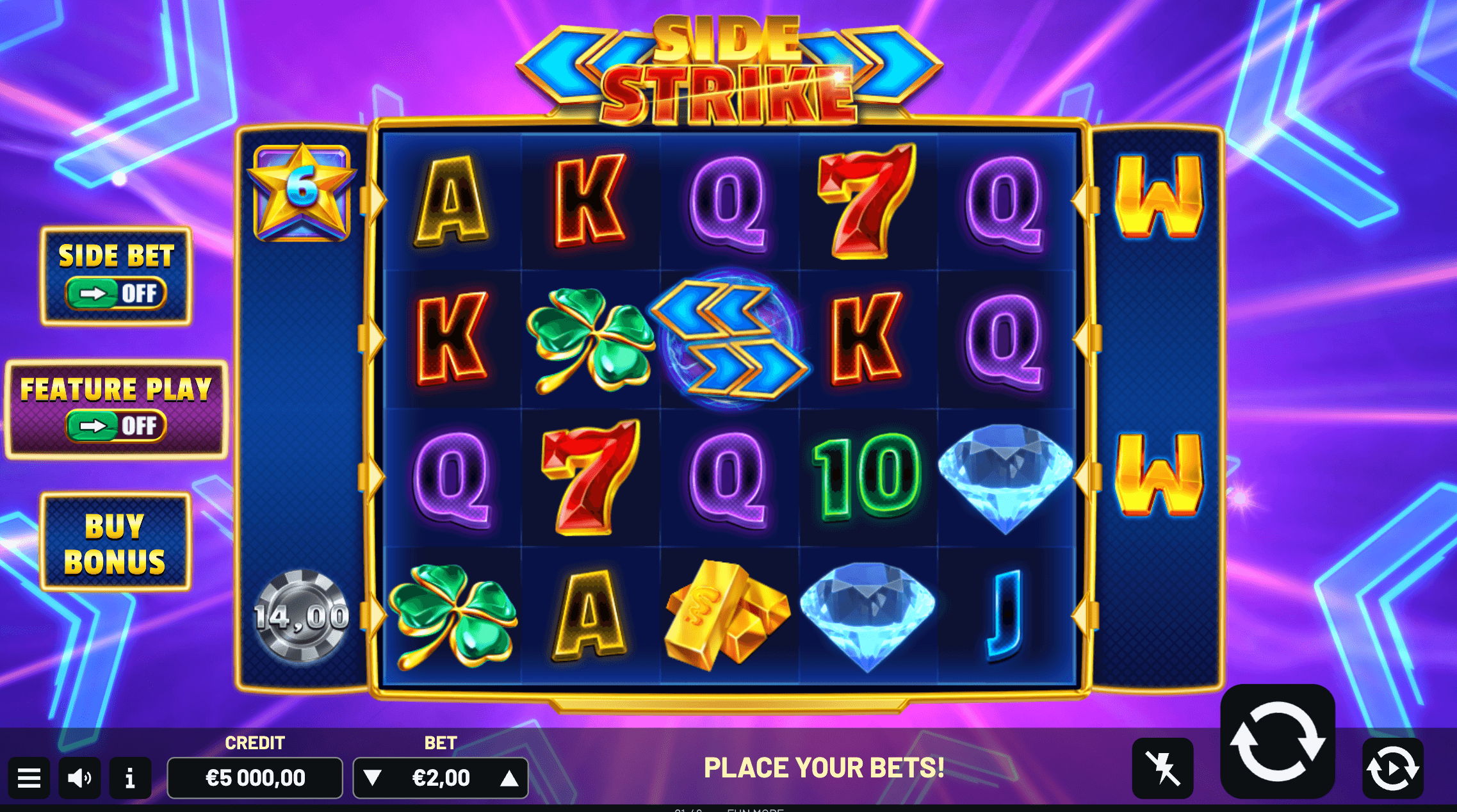Increase the bet using the up arrow

[x=509, y=778]
